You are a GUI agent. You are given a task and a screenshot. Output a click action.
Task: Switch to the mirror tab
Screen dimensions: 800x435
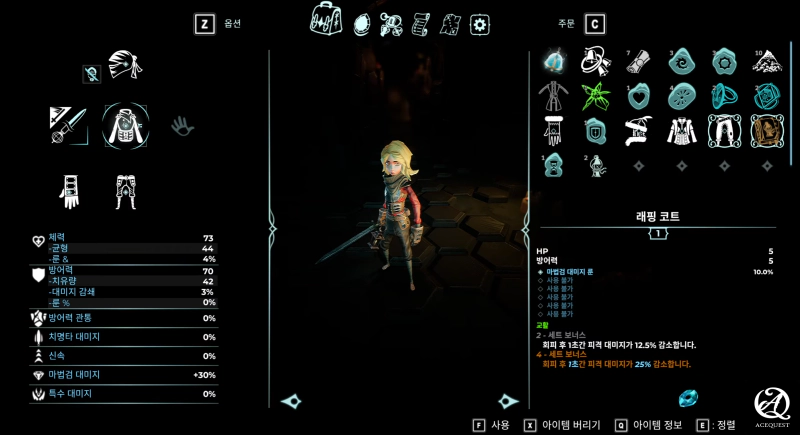362,21
